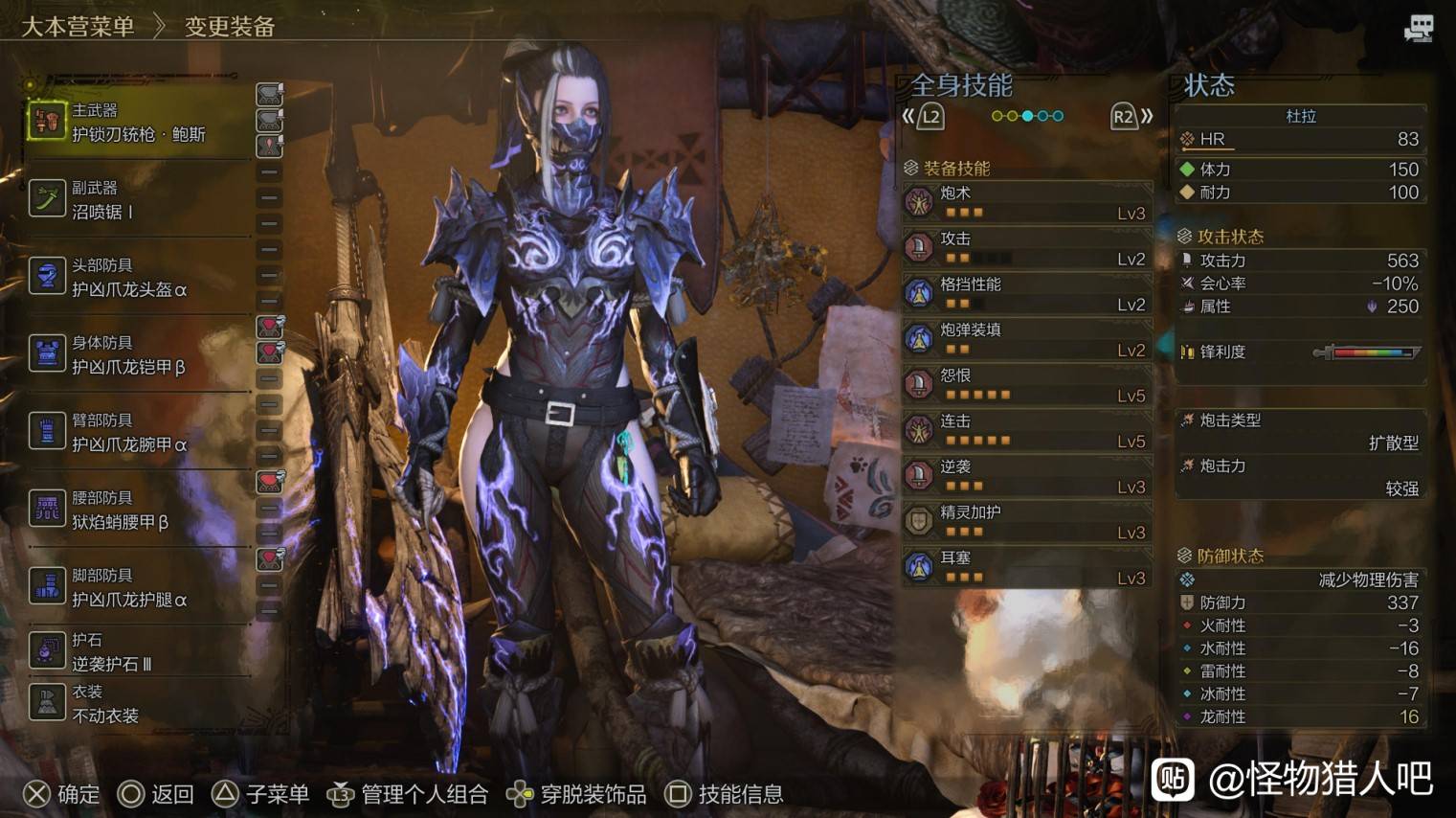Select the 连击 skill row
Image resolution: width=1456 pixels, height=818 pixels.
[x=1026, y=430]
